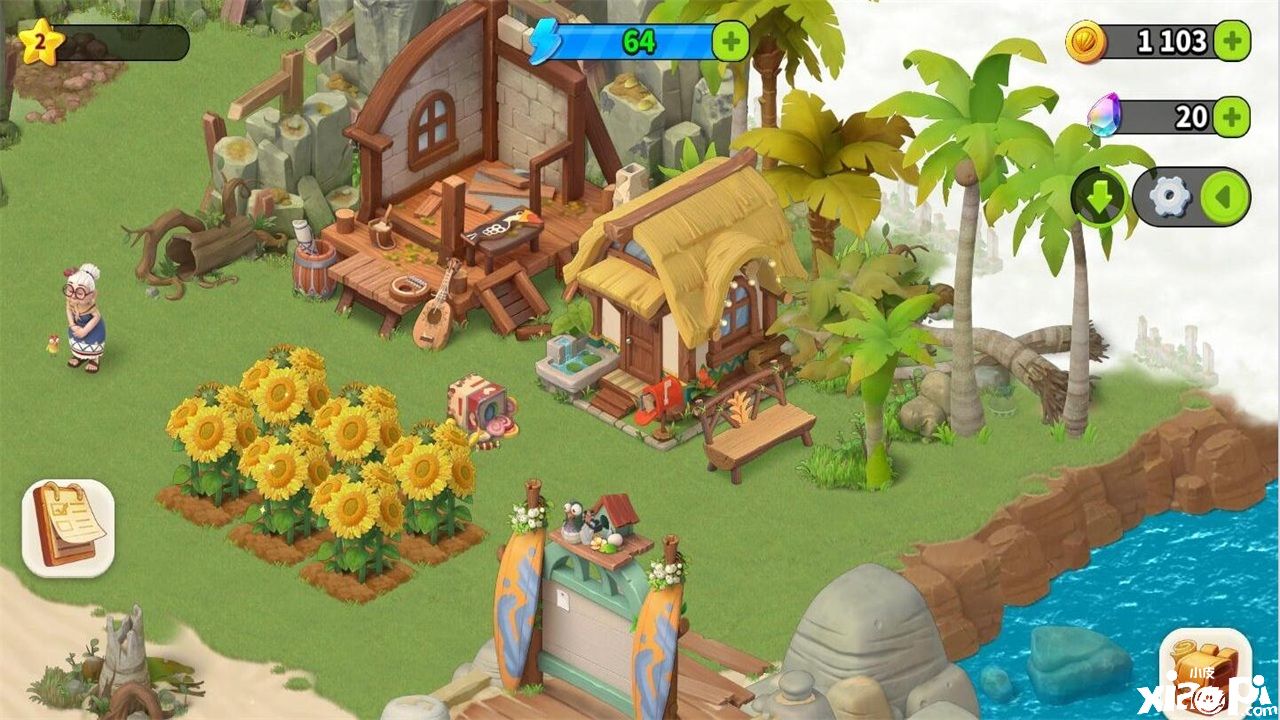1280x720 pixels.
Task: Click the green download arrow button
Action: [1100, 197]
